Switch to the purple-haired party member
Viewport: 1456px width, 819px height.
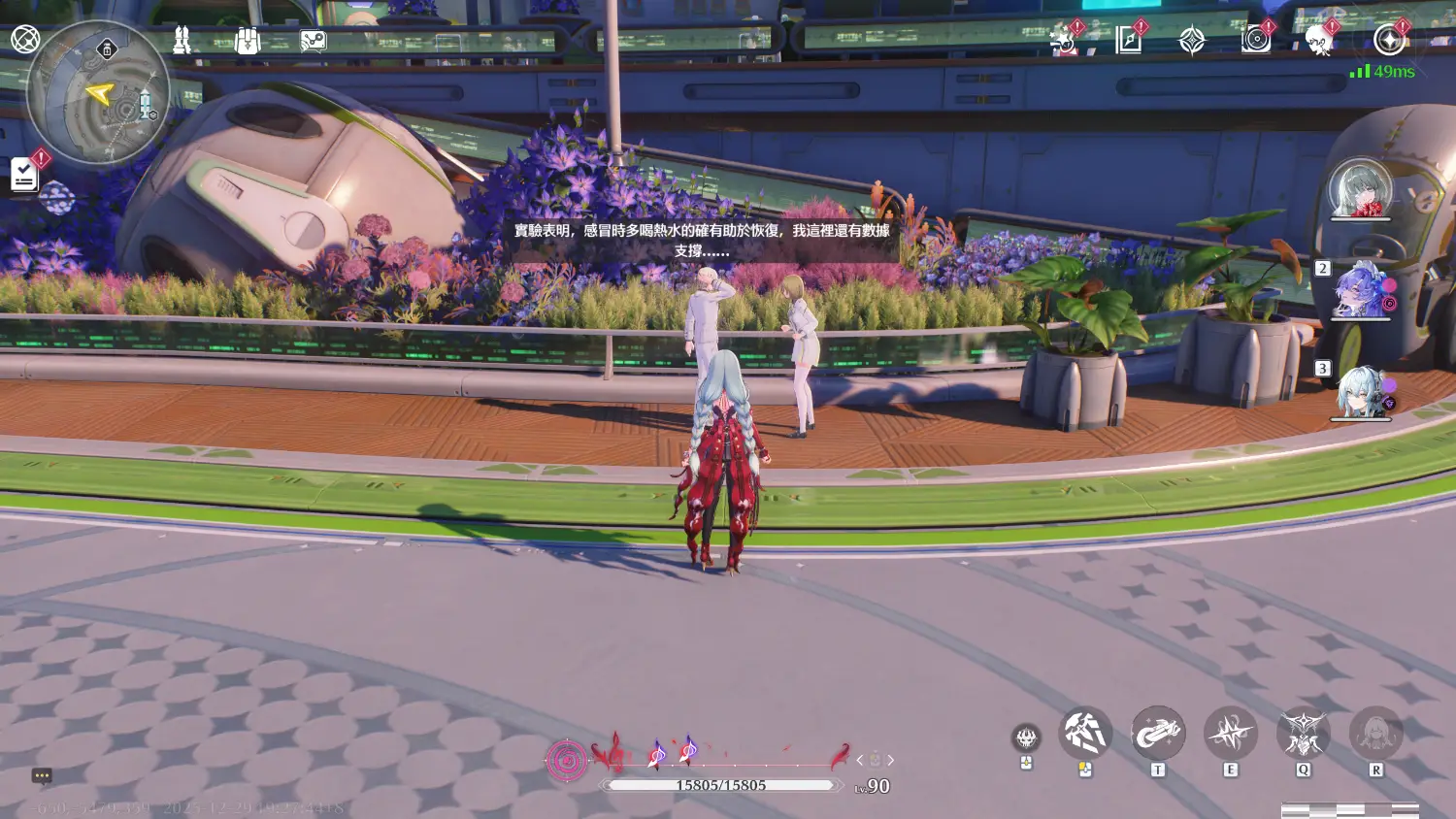point(1360,291)
